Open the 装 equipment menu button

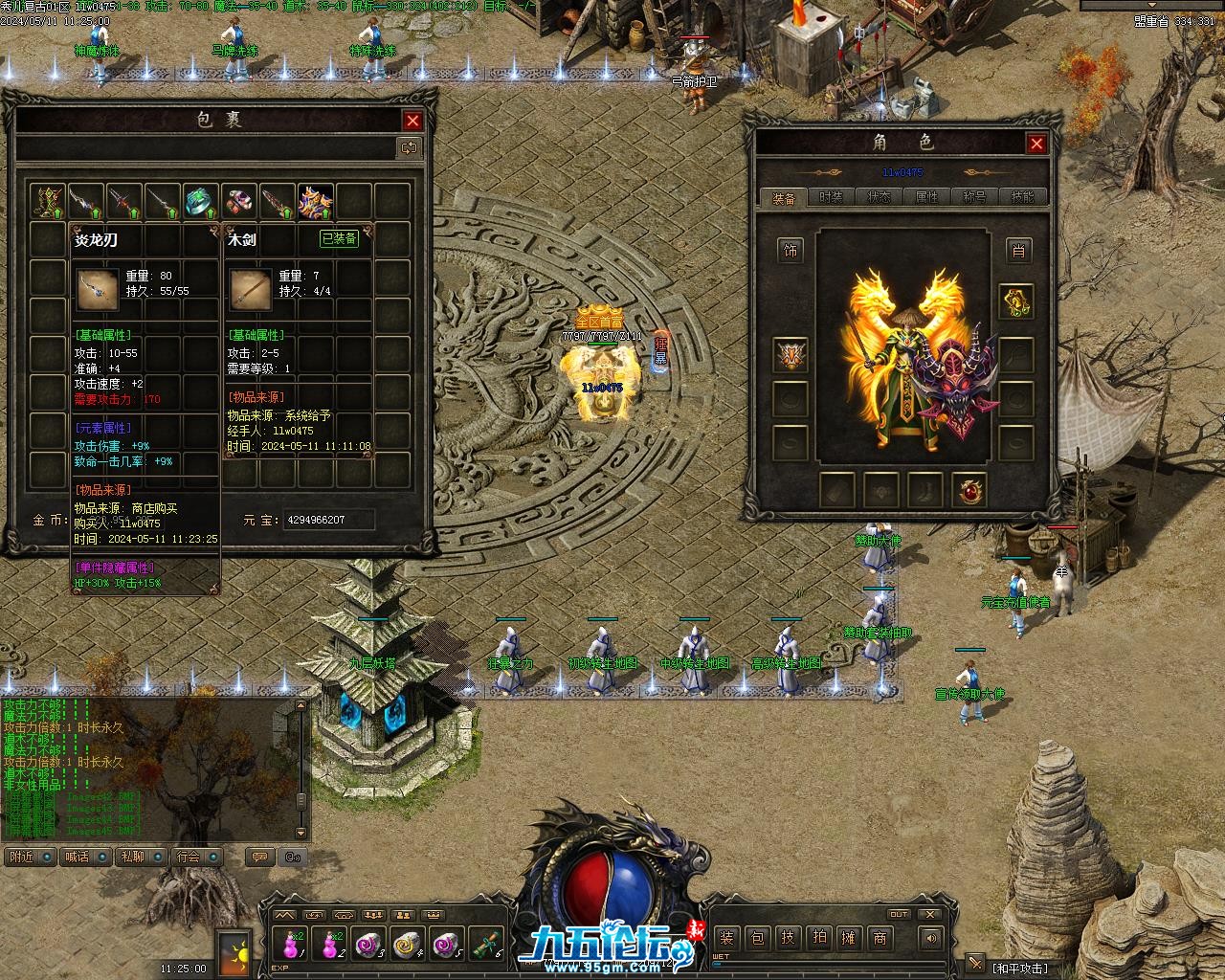[x=726, y=938]
